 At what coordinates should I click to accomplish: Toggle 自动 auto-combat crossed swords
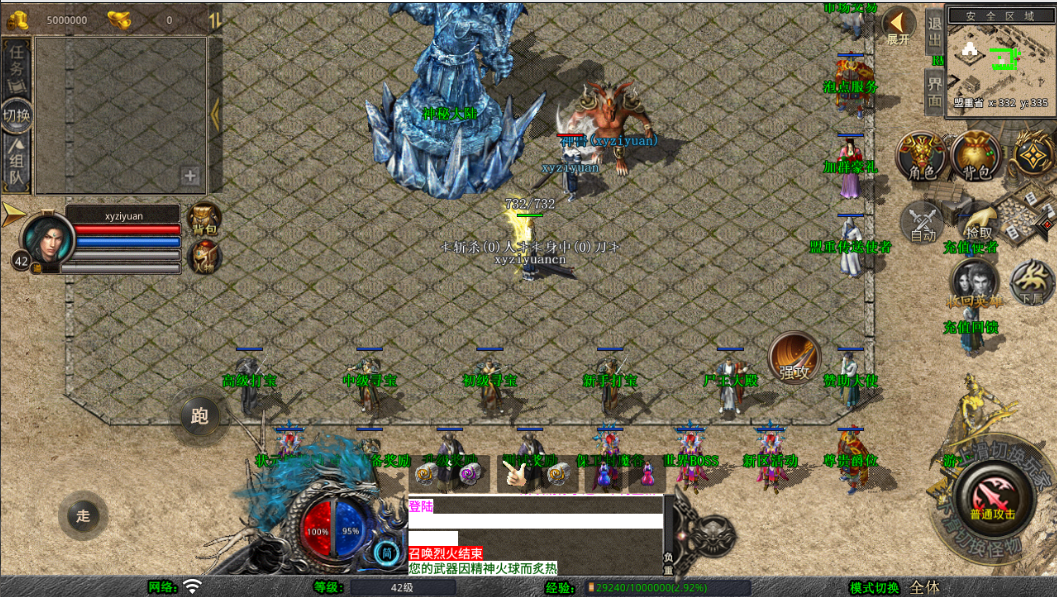click(922, 222)
